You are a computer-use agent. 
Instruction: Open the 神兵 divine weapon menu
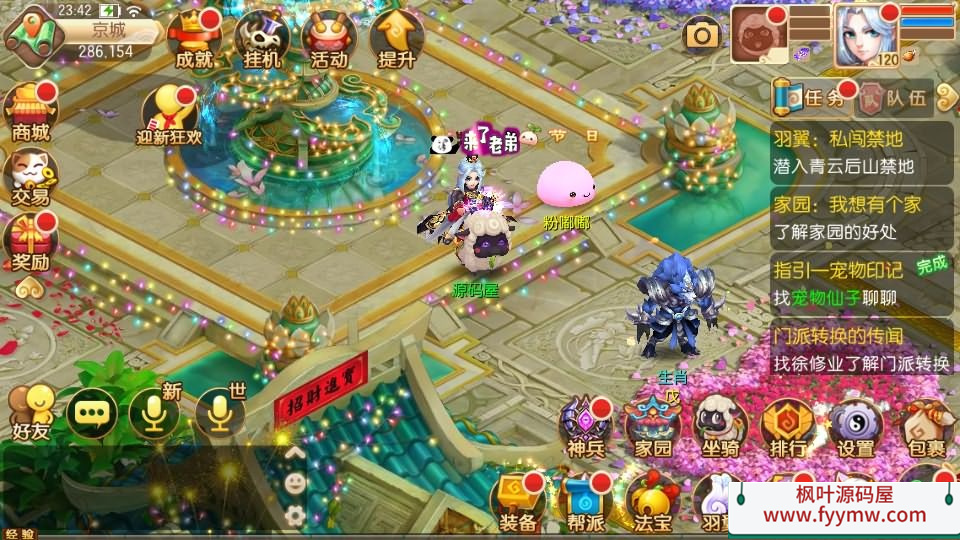click(x=585, y=428)
